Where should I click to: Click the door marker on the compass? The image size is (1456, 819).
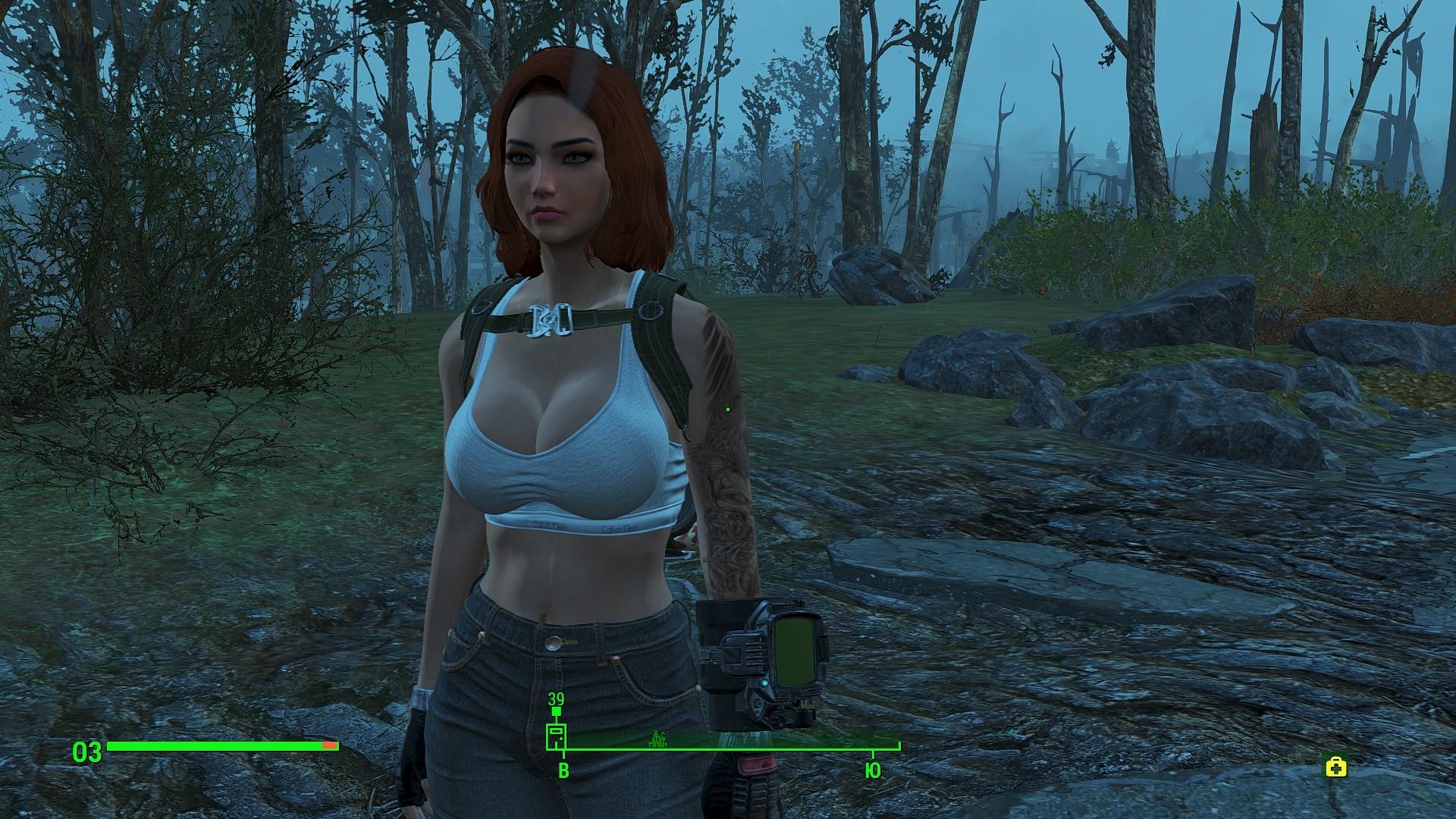(556, 737)
